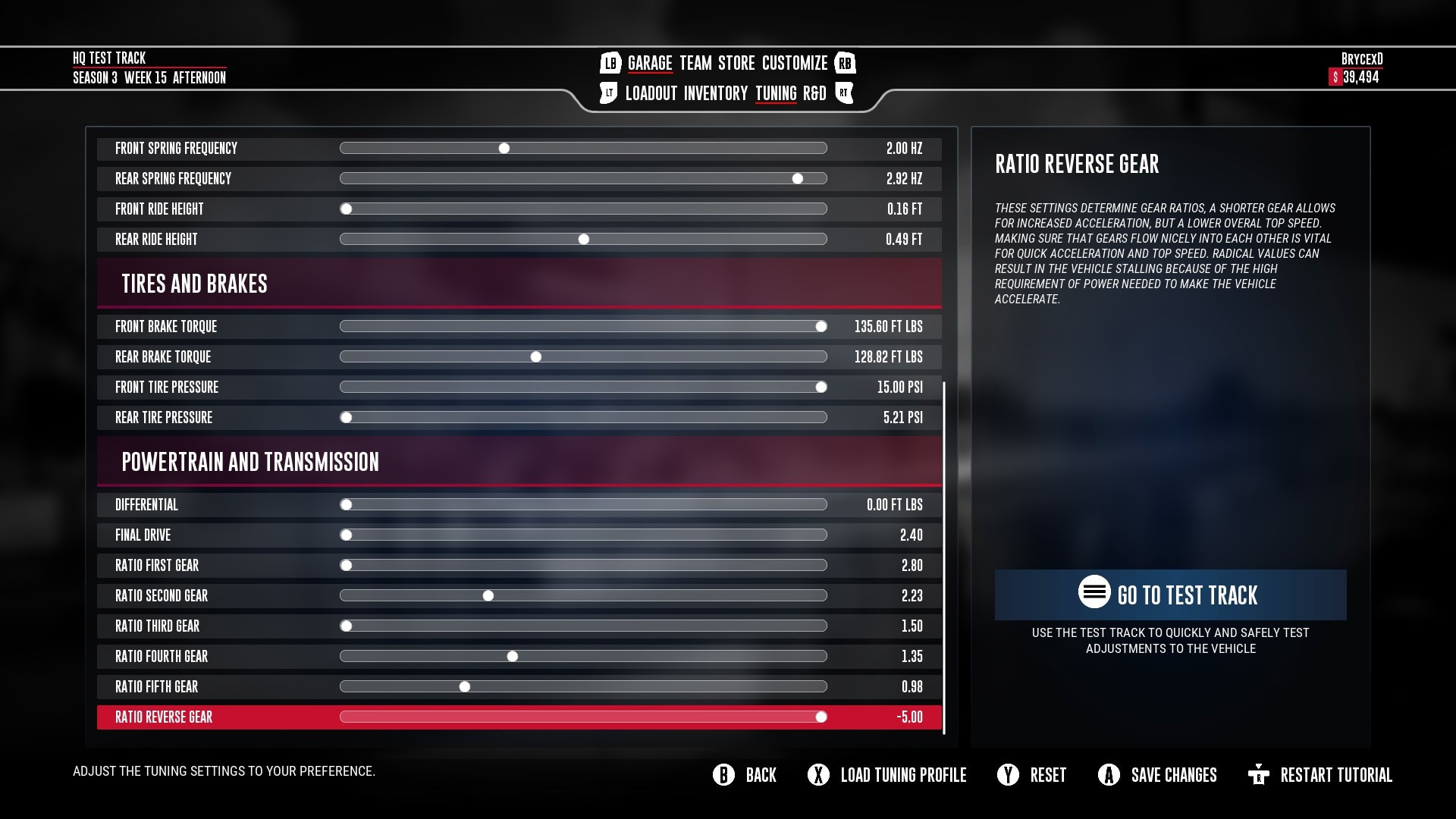Image resolution: width=1456 pixels, height=819 pixels.
Task: Show the Inventory sub-tab
Action: tap(715, 93)
